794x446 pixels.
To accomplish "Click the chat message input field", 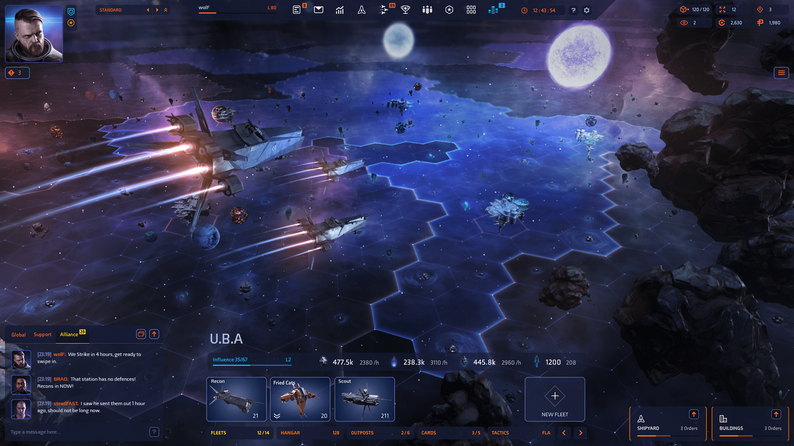I will click(75, 432).
